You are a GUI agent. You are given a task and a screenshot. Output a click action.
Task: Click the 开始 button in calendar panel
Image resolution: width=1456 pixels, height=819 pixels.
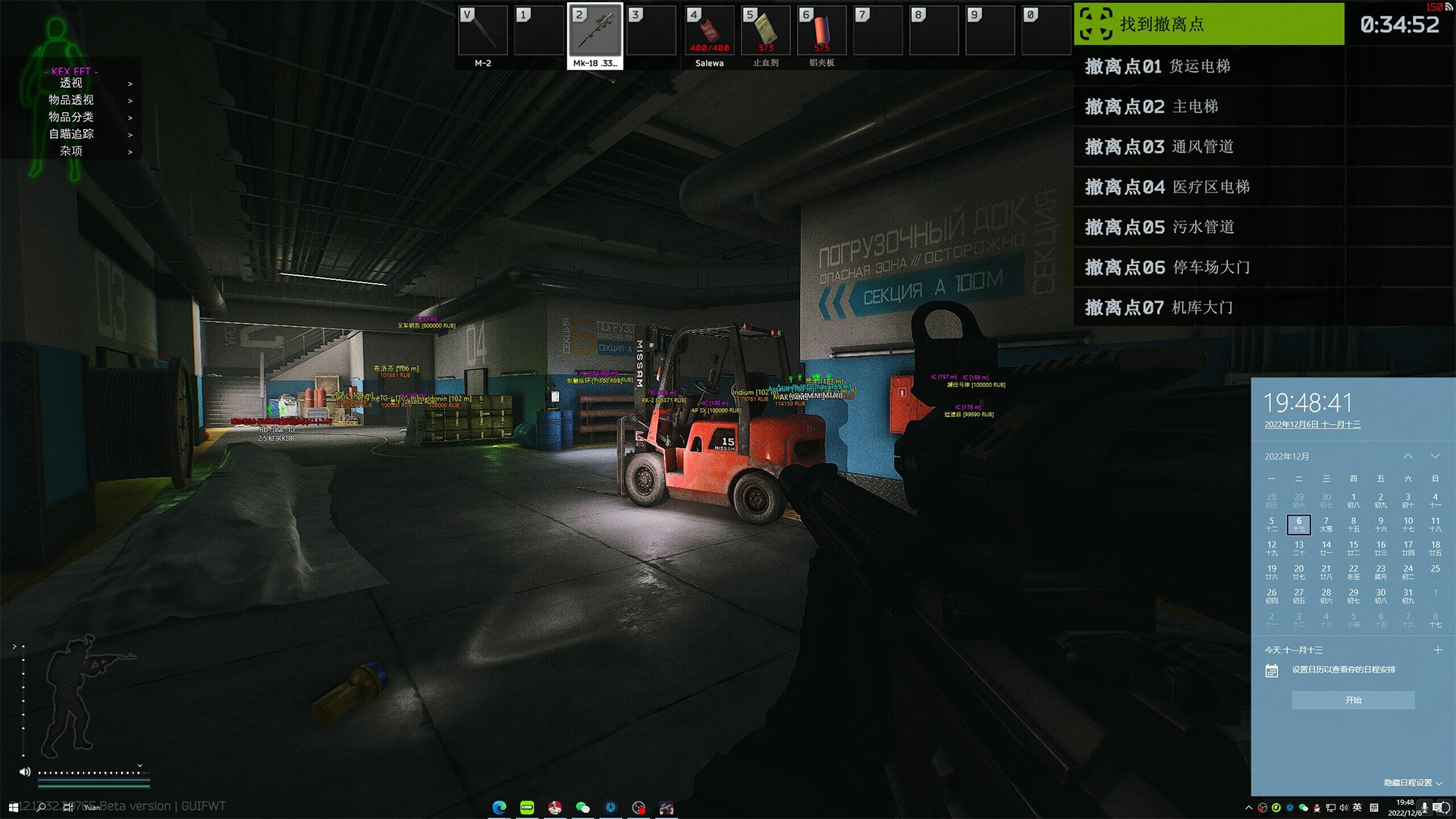[1353, 700]
